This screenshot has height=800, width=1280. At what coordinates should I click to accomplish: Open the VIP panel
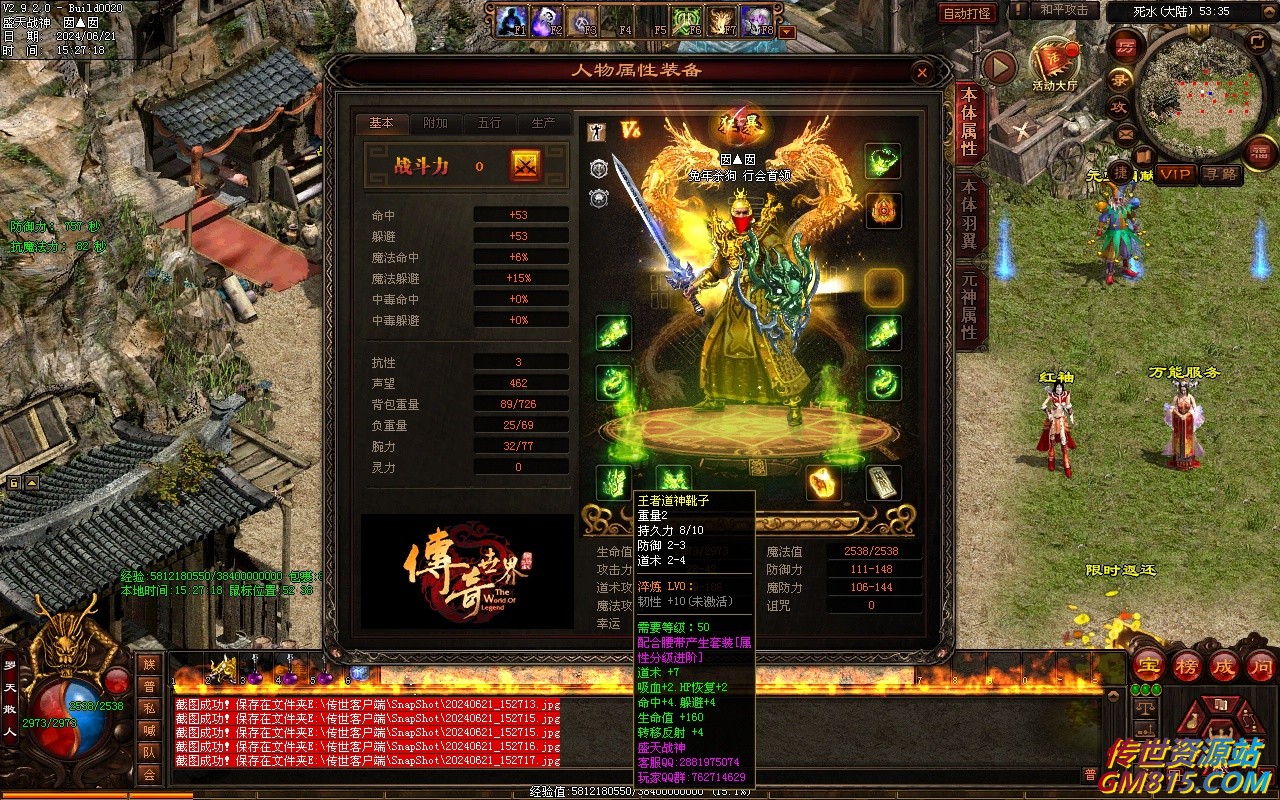click(1176, 174)
